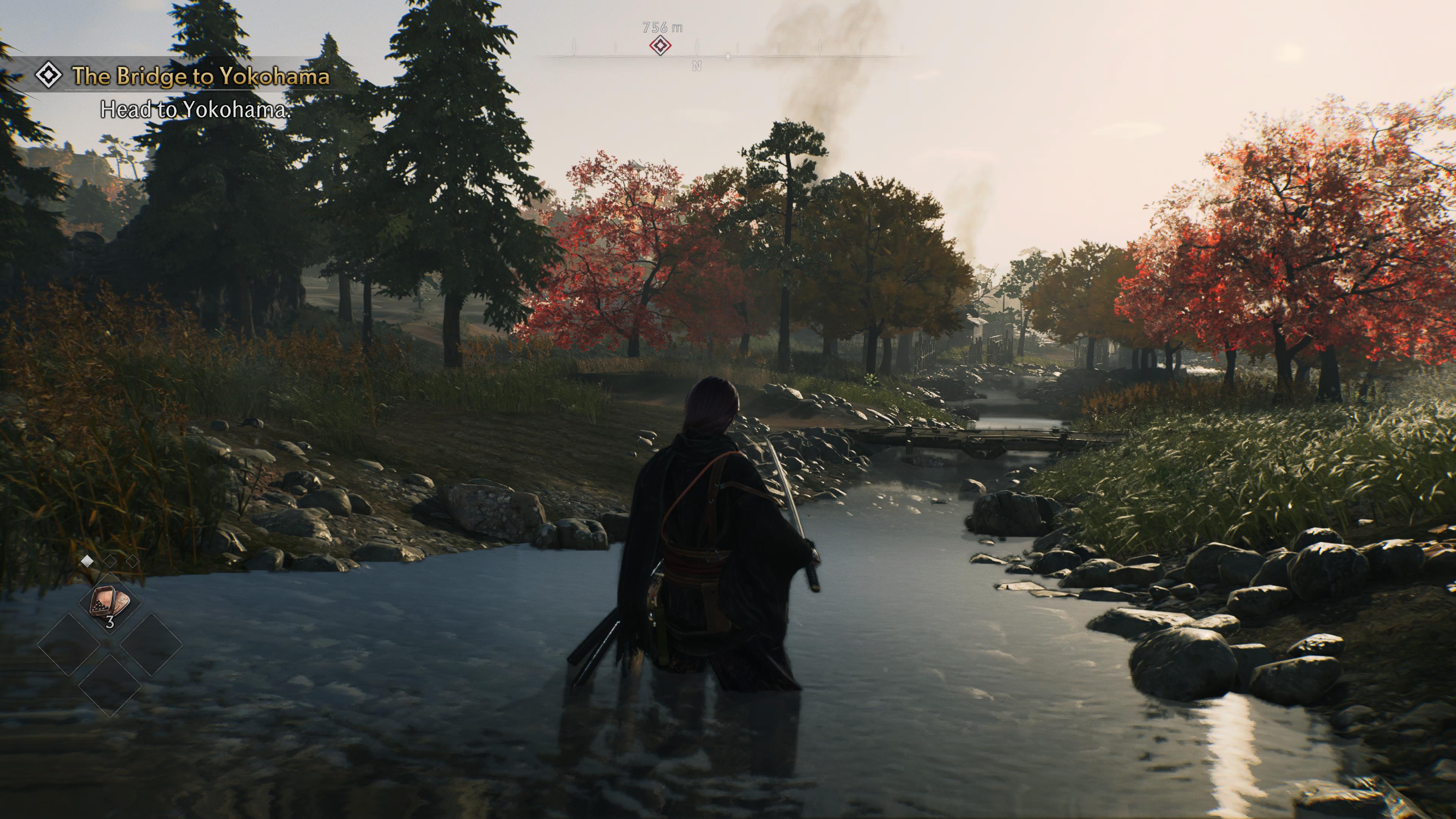Open The Bridge to Yokohama quest tracker

coord(200,76)
